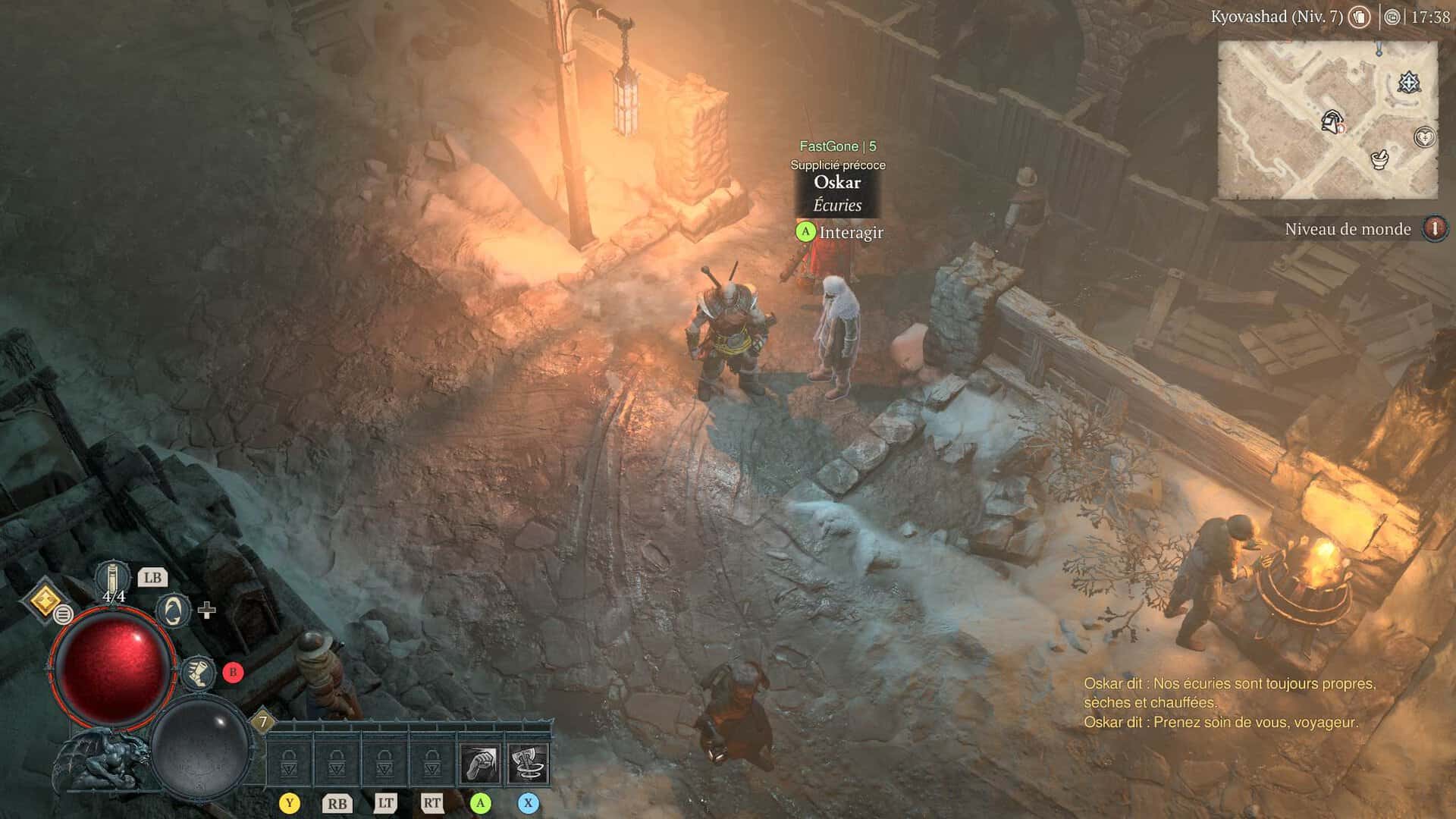Trigger the boot evade ability
The height and width of the screenshot is (819, 1456).
(197, 673)
